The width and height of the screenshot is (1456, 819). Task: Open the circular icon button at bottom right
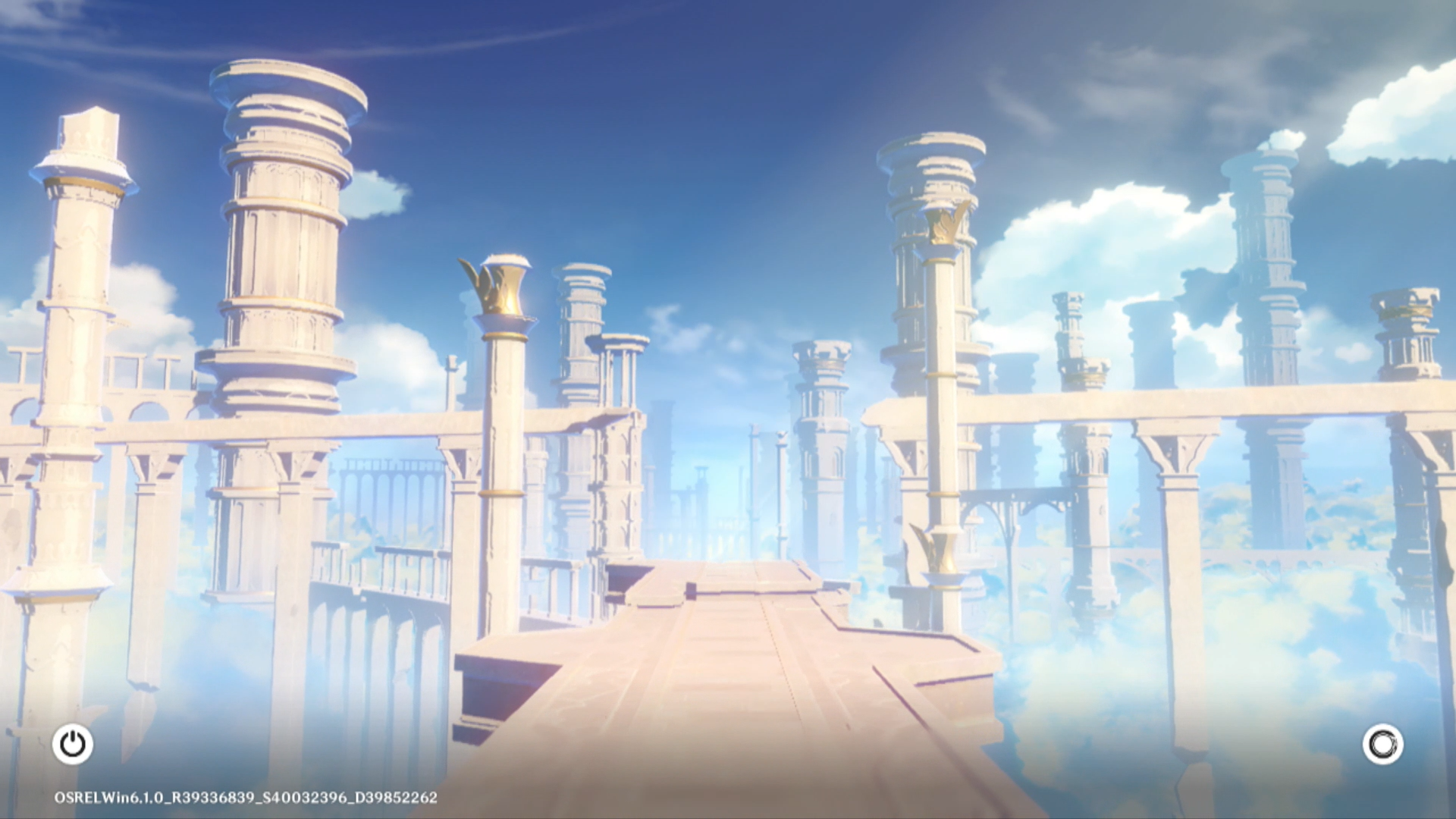pyautogui.click(x=1382, y=744)
